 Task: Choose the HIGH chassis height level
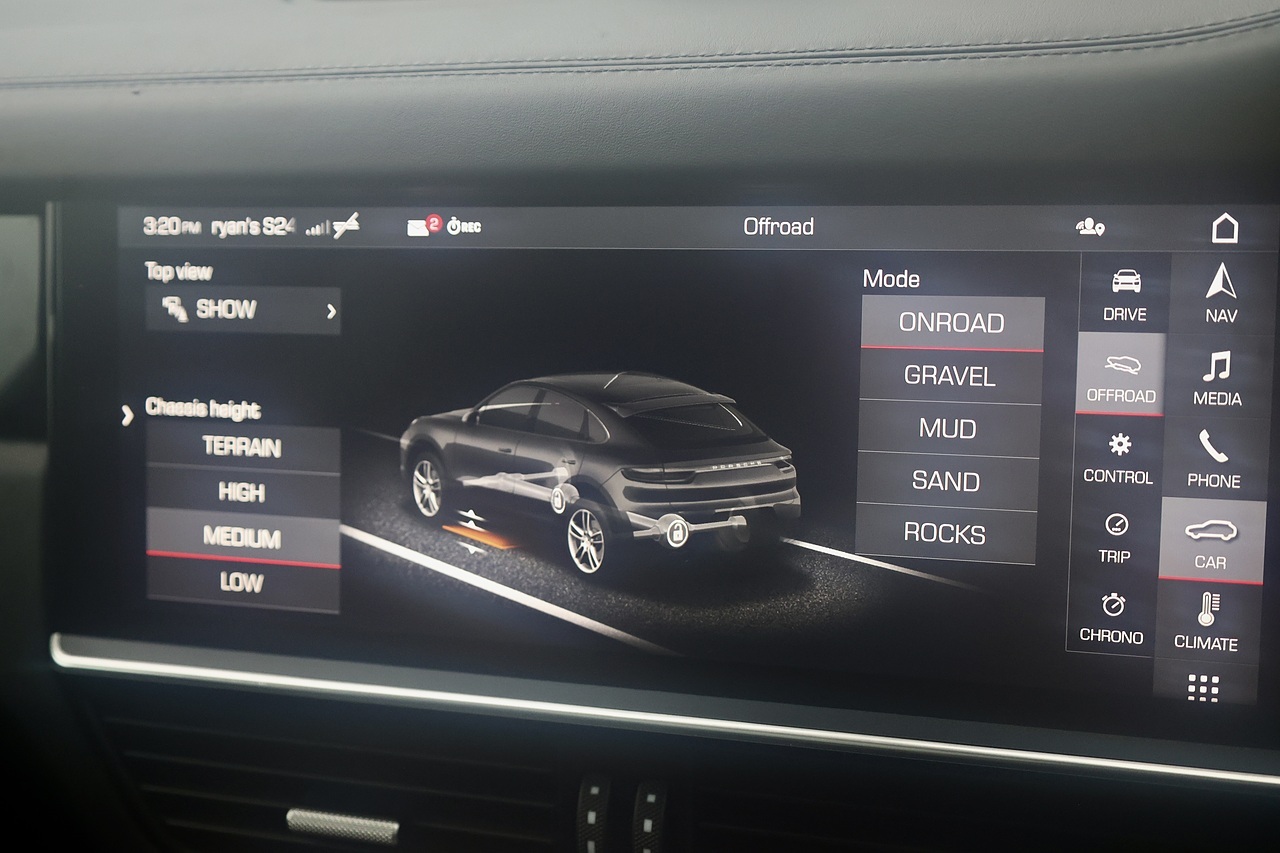tap(242, 492)
